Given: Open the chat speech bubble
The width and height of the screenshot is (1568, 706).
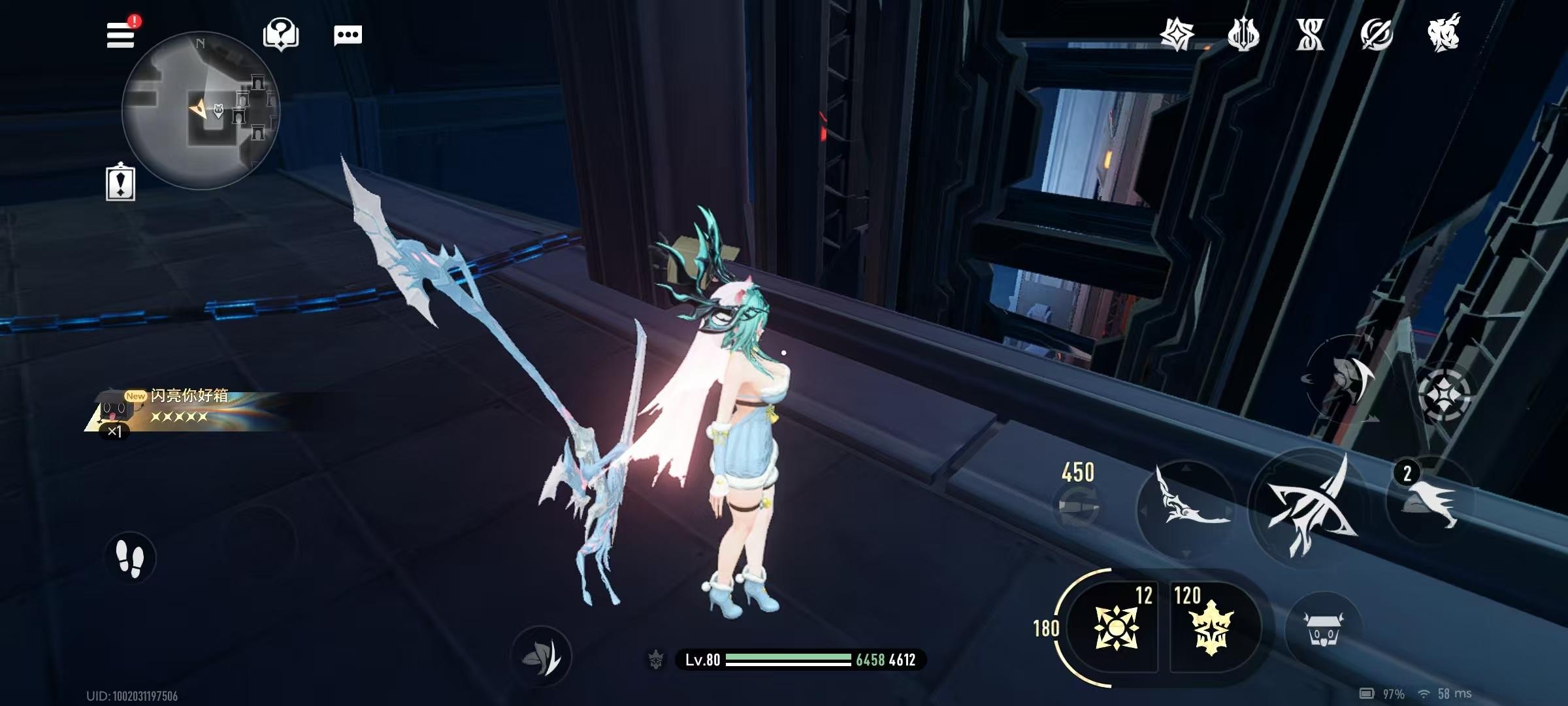Looking at the screenshot, I should 348,35.
